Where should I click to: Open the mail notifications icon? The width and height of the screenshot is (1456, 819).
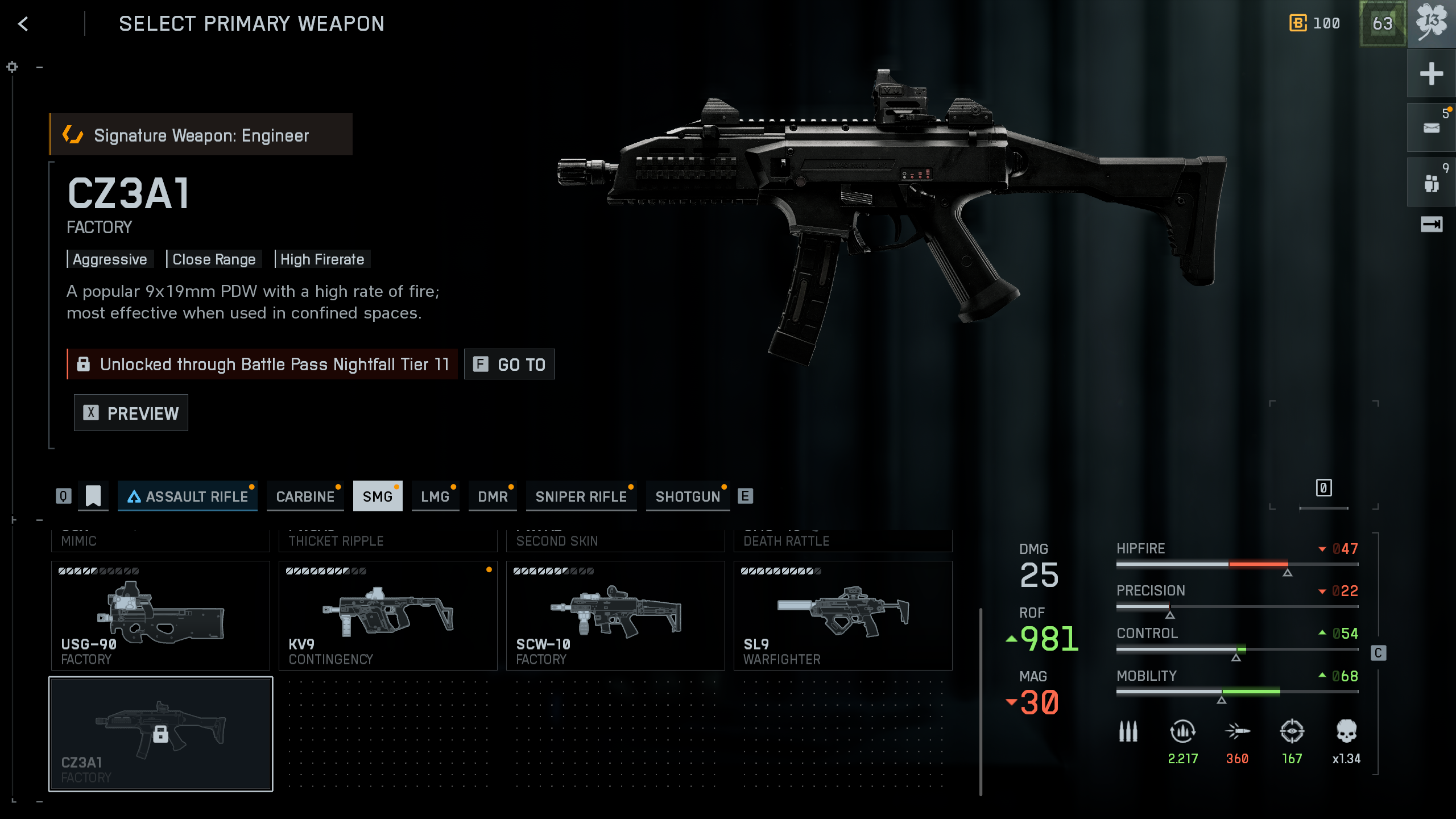pyautogui.click(x=1431, y=127)
